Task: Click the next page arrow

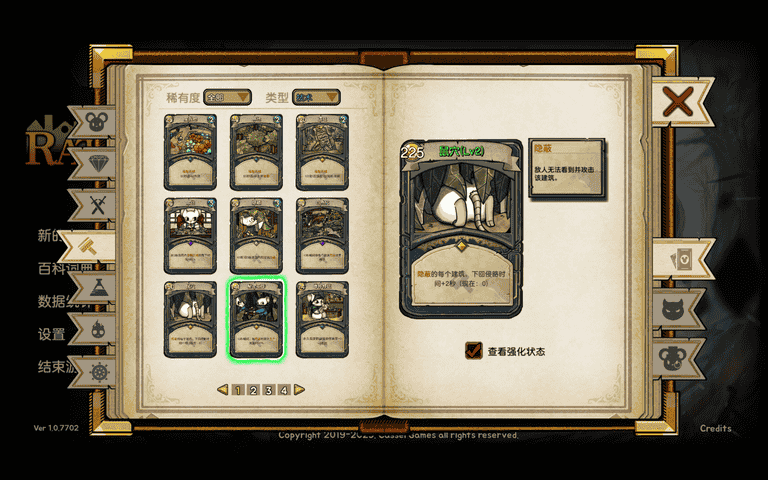Action: (300, 390)
